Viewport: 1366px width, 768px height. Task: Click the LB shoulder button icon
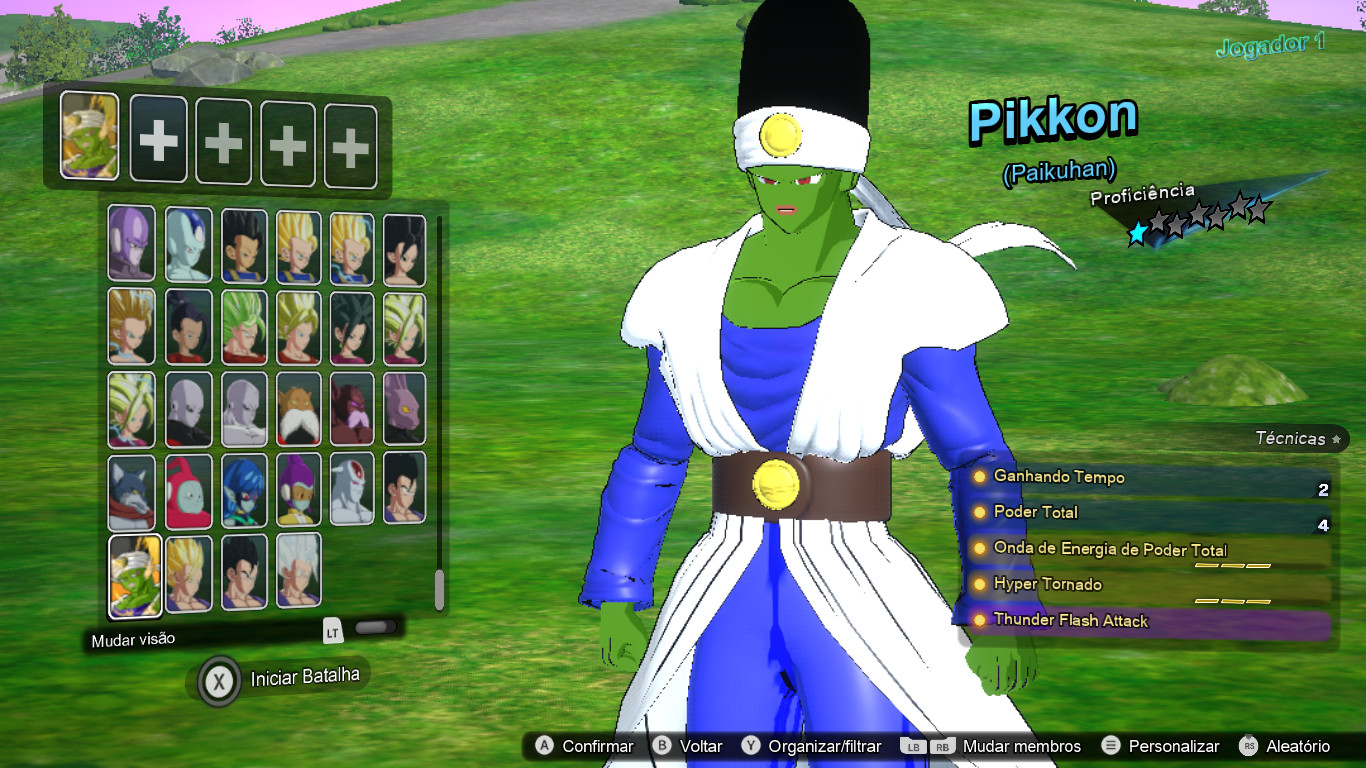915,745
